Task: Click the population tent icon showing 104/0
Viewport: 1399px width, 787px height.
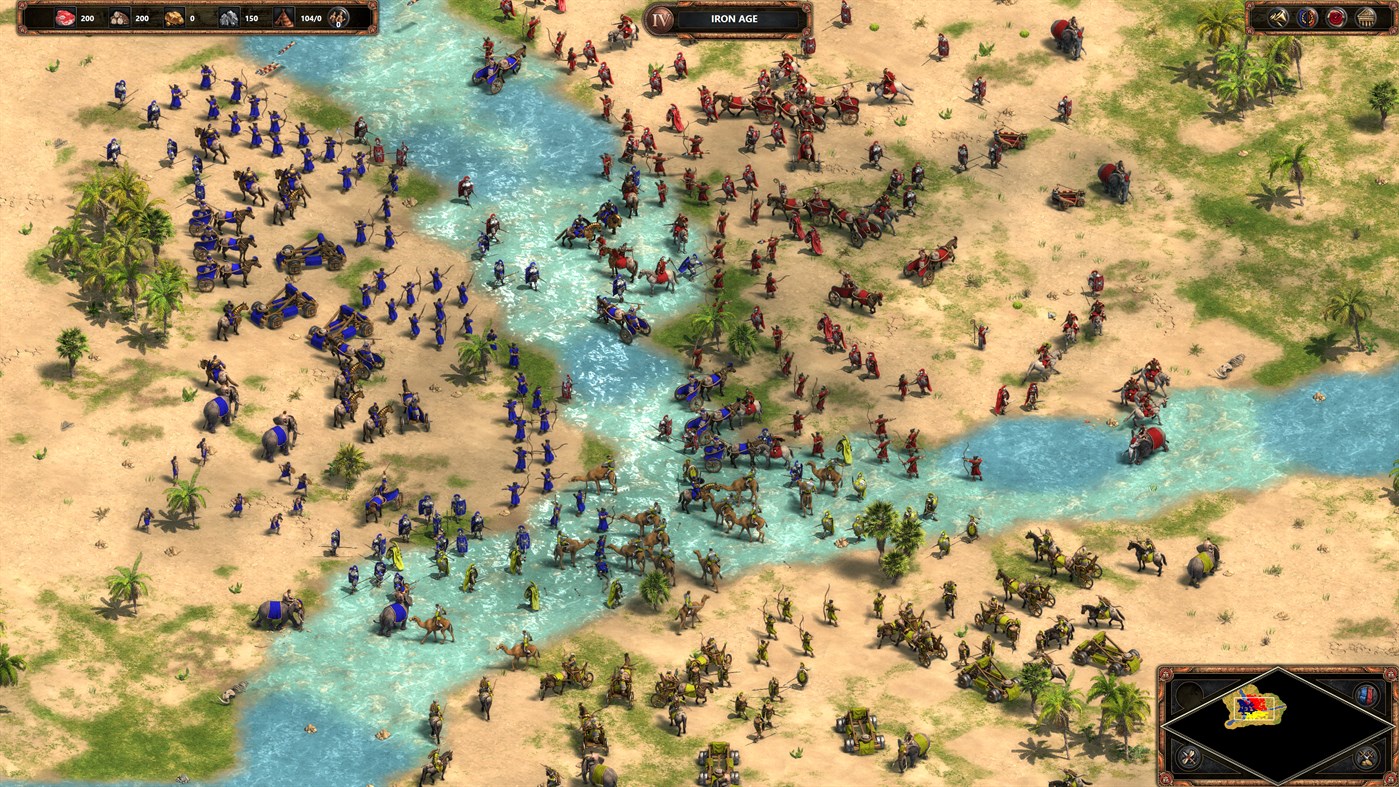Action: tap(283, 18)
